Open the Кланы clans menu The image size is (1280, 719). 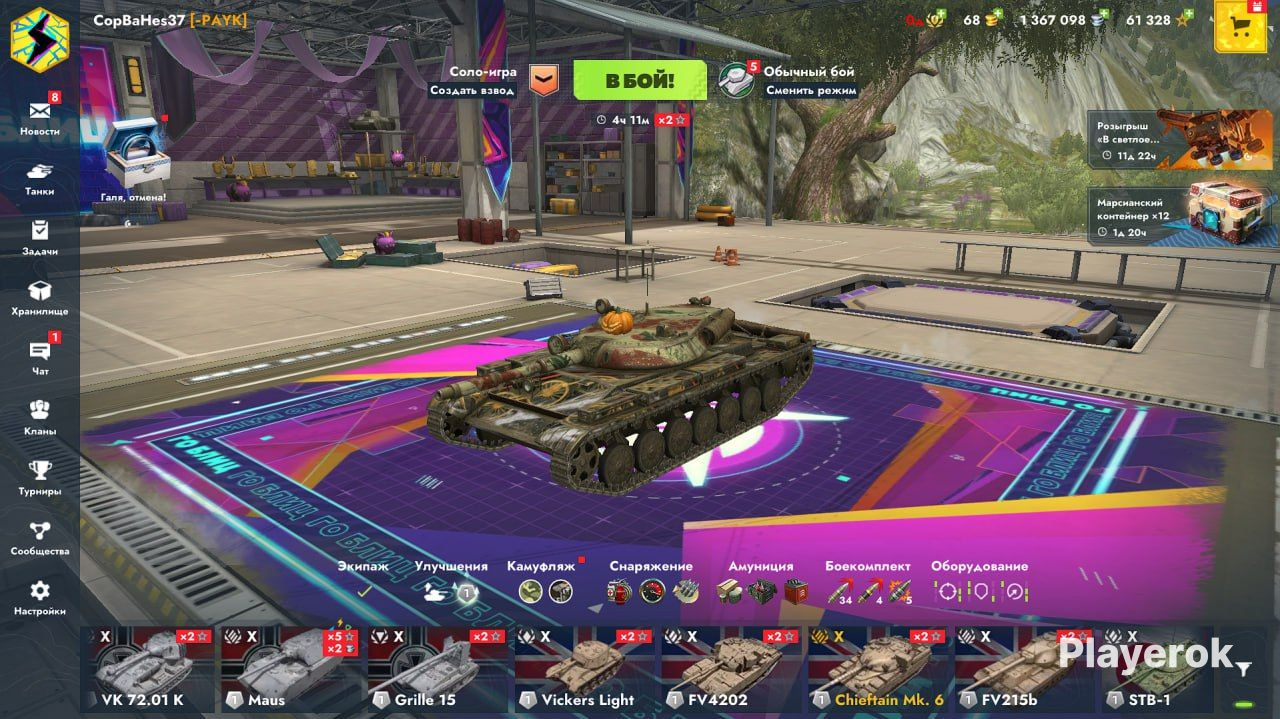[40, 417]
